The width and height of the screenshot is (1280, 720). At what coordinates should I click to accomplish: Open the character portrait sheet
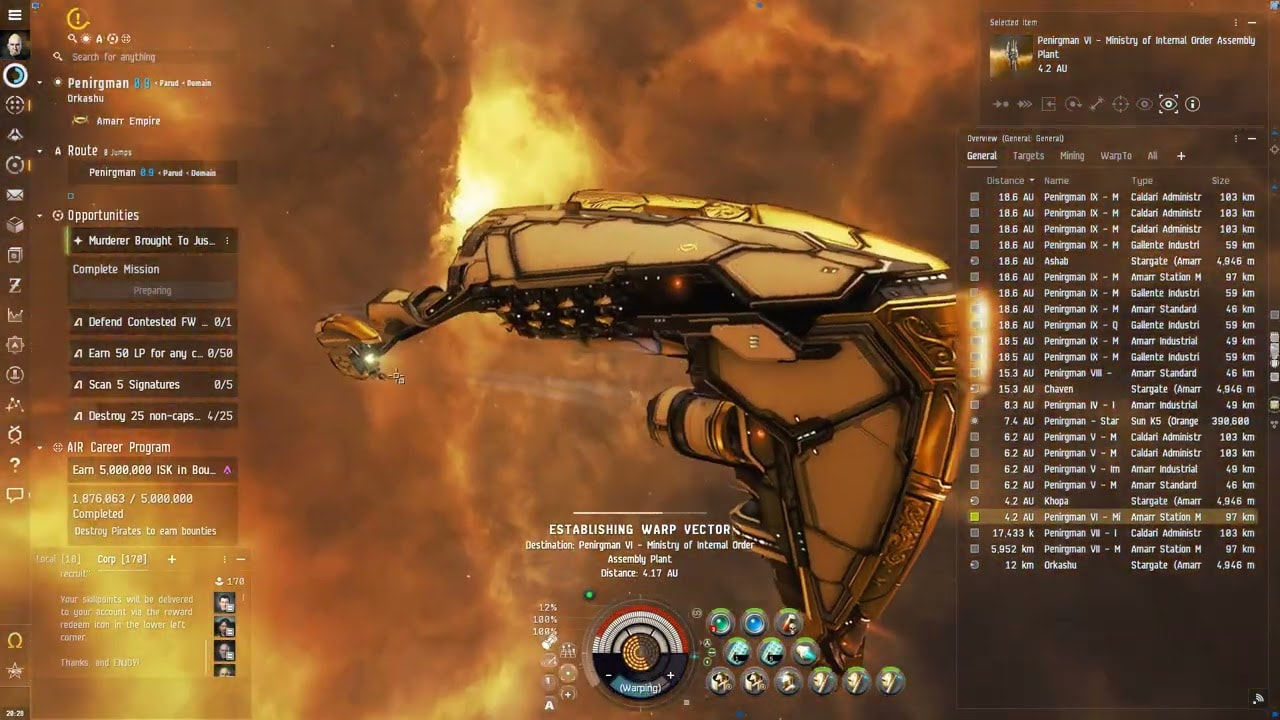point(15,45)
